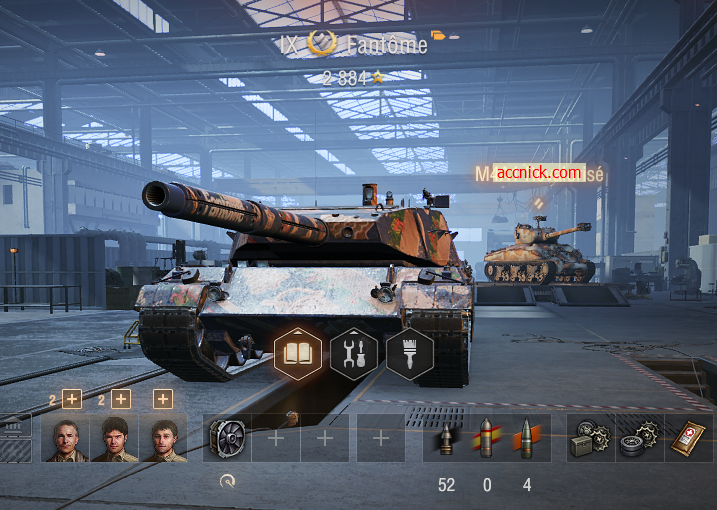This screenshot has width=717, height=510.
Task: Click the Fantôme tank name header
Action: (x=387, y=45)
